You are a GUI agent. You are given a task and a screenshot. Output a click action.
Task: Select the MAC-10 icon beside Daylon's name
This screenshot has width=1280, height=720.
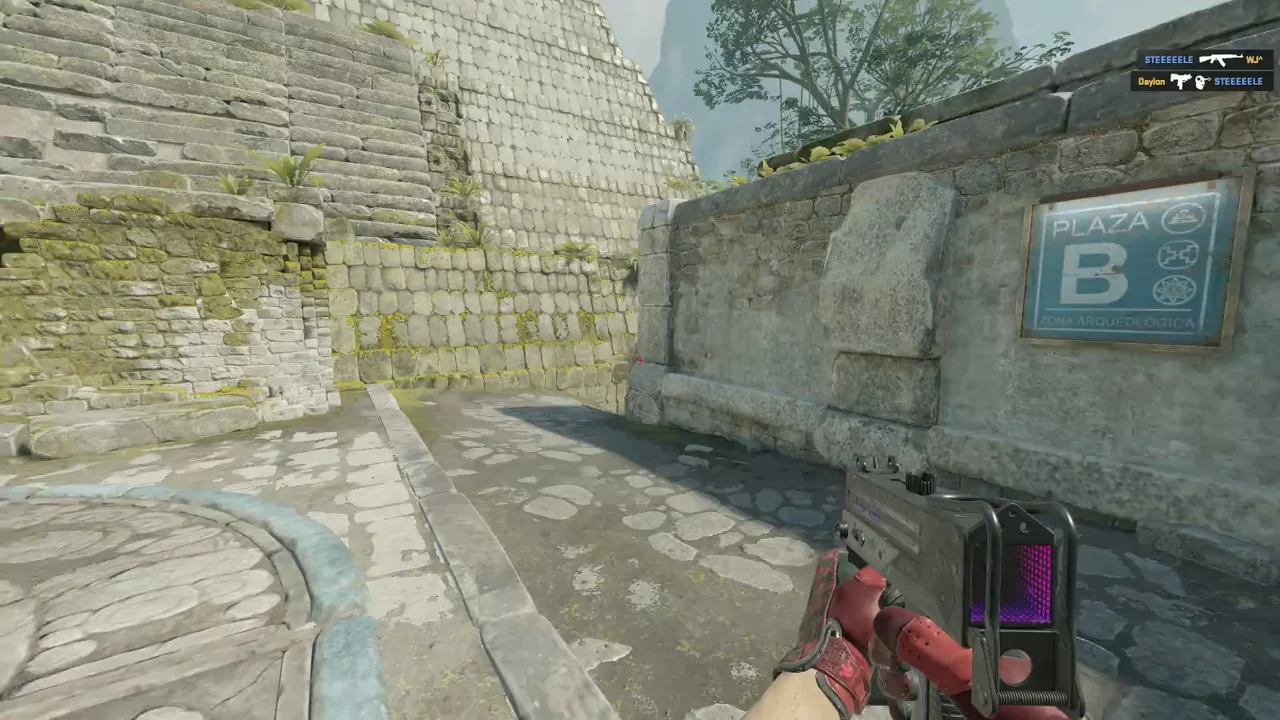1181,80
